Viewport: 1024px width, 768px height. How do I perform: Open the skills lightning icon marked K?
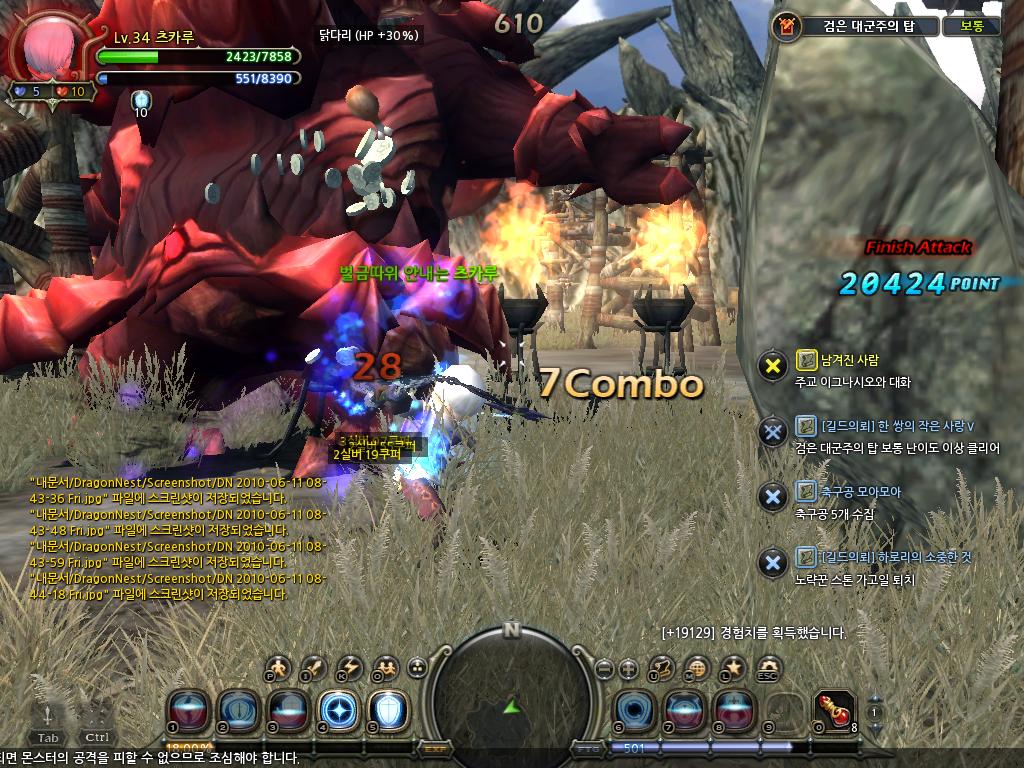[350, 667]
